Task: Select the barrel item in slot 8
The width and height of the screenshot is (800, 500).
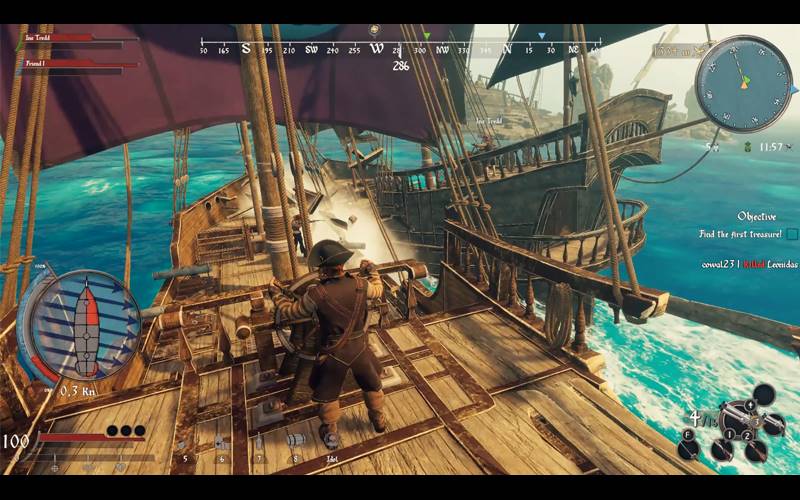Action: pyautogui.click(x=295, y=442)
